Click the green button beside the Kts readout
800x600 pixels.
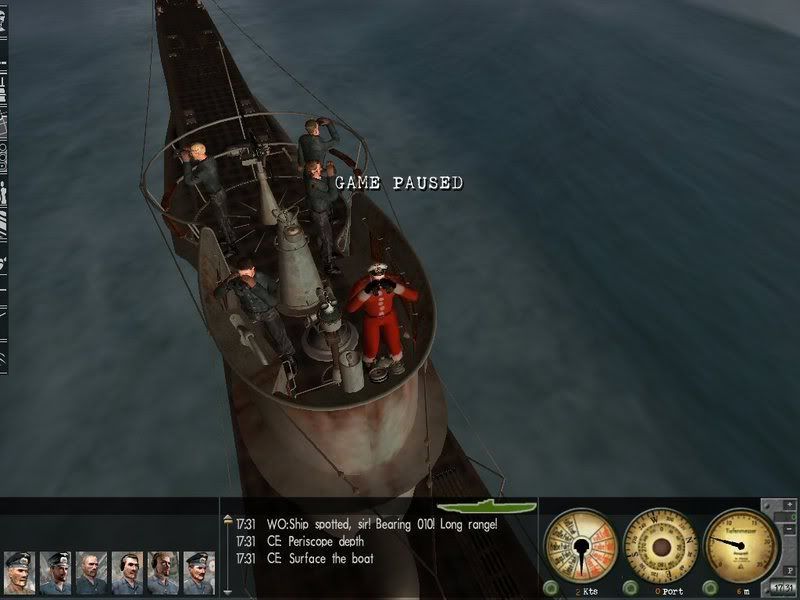(550, 586)
